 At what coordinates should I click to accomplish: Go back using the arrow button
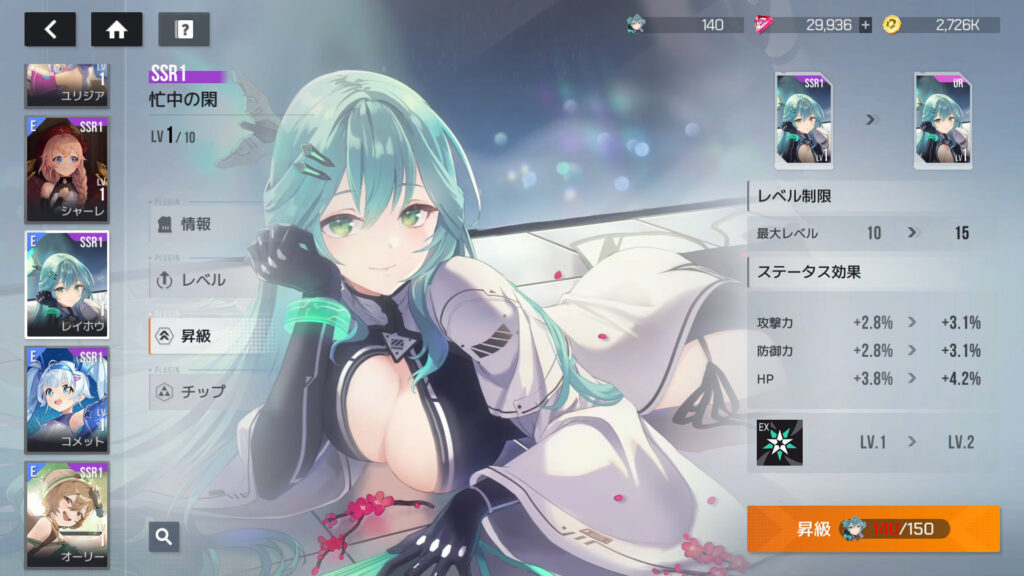coord(50,29)
